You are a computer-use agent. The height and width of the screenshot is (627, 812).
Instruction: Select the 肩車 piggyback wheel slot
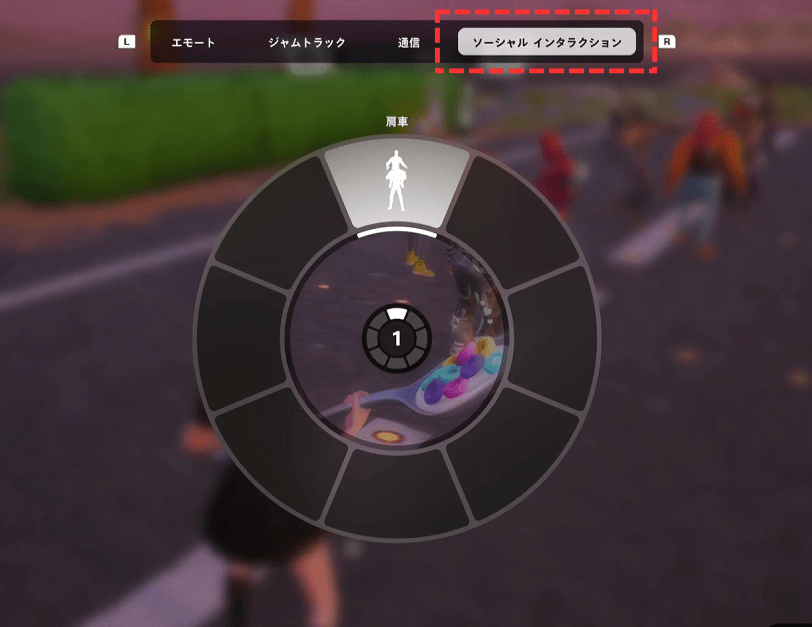tap(396, 184)
